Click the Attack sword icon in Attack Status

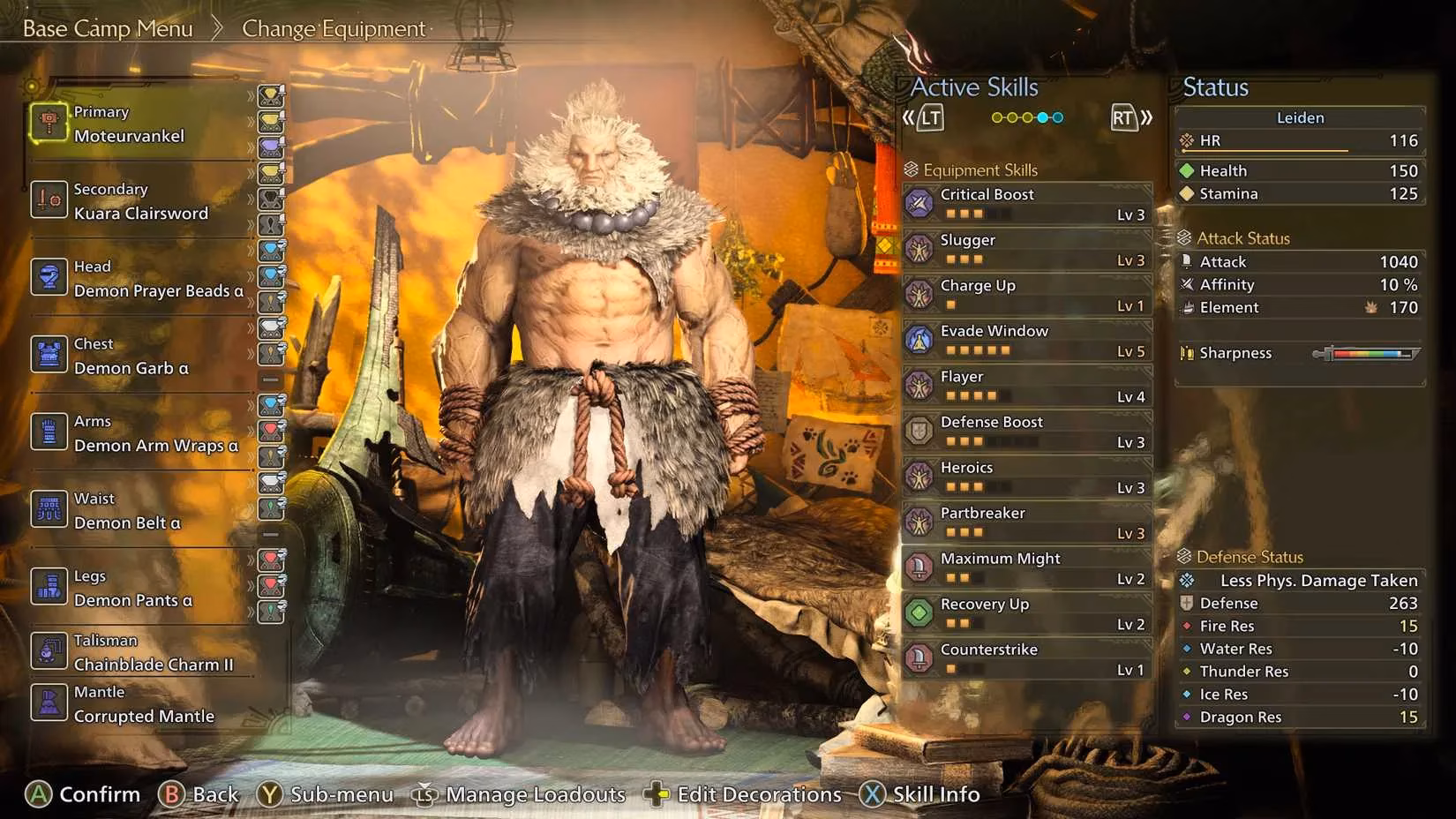click(x=1187, y=261)
